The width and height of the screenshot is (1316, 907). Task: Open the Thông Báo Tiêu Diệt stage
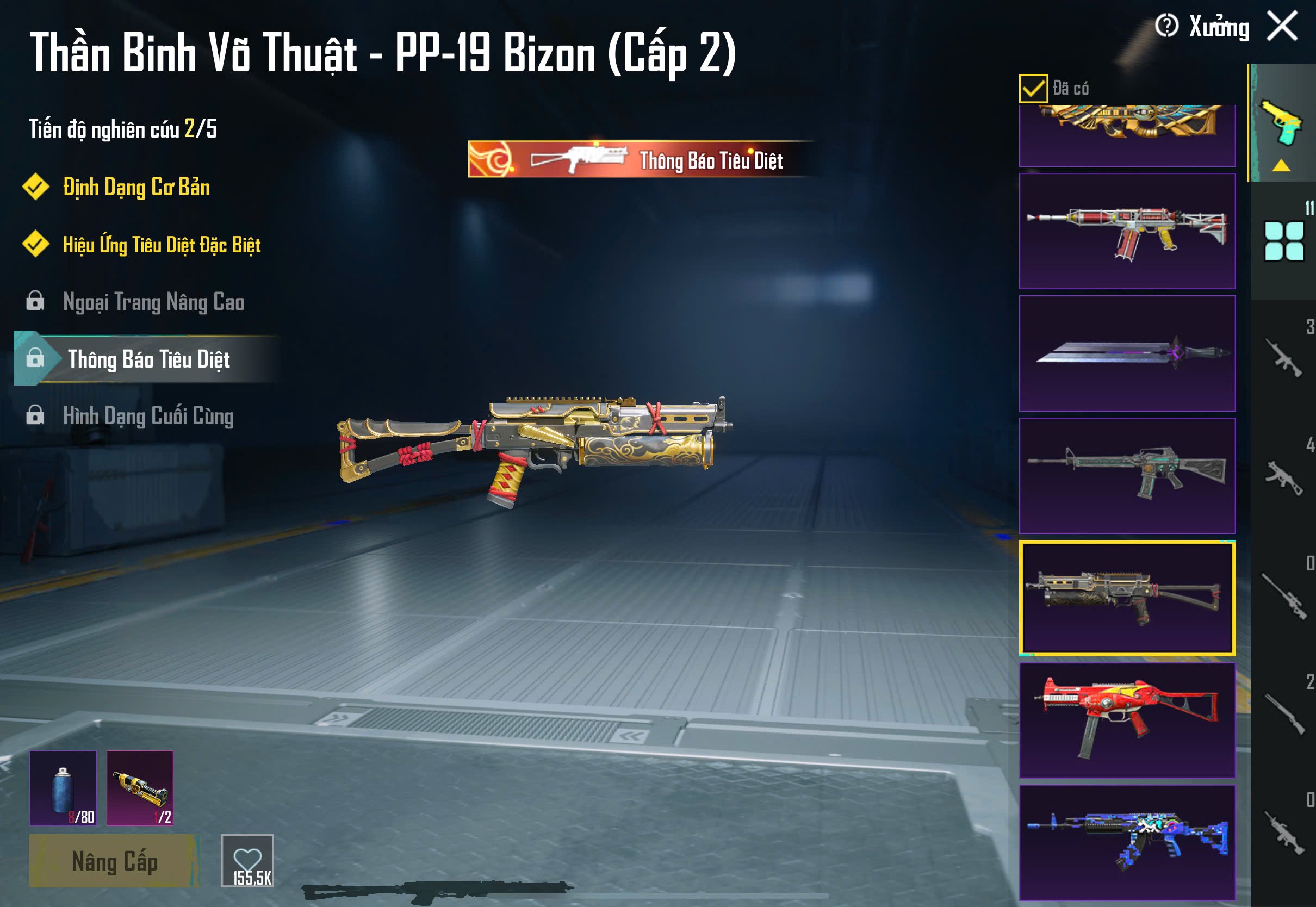pos(148,358)
